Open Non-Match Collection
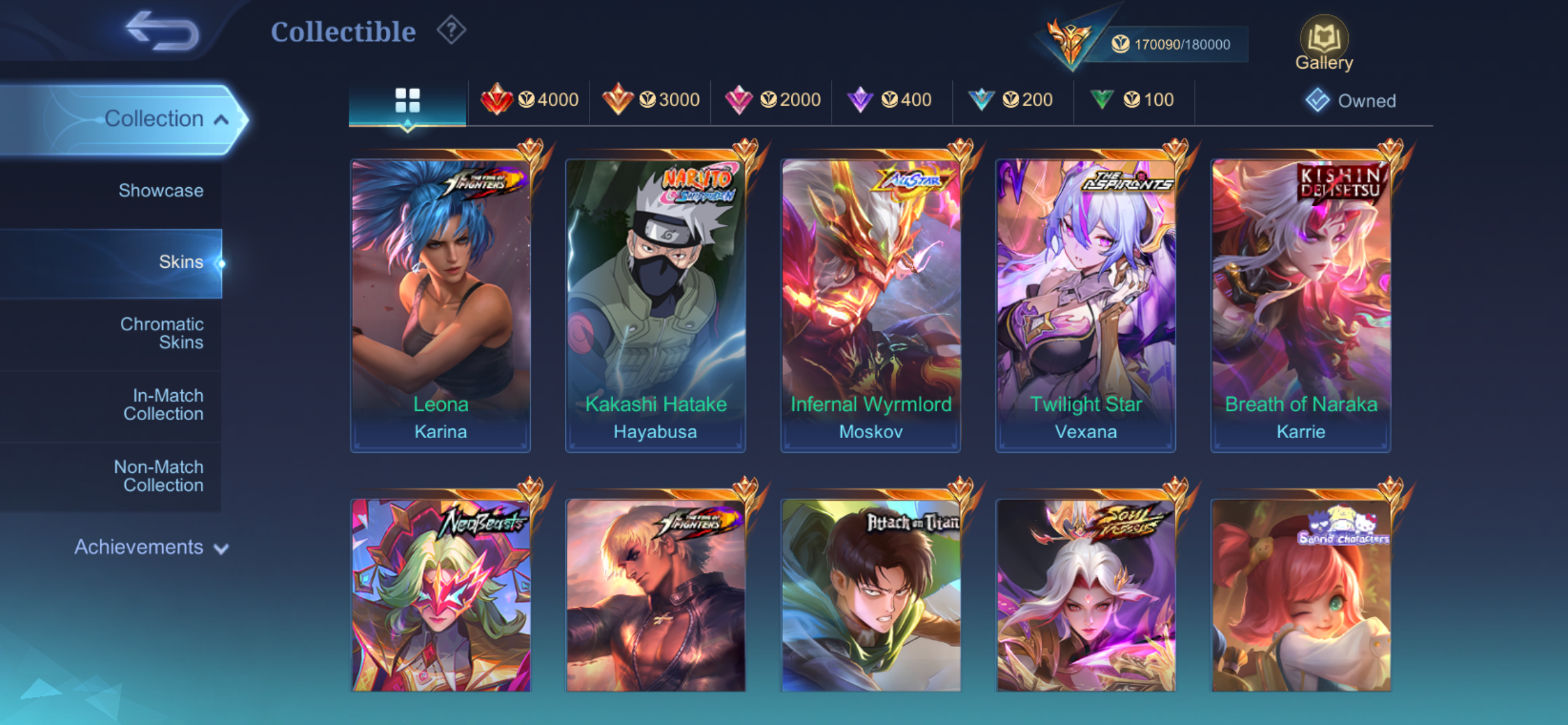 point(159,476)
